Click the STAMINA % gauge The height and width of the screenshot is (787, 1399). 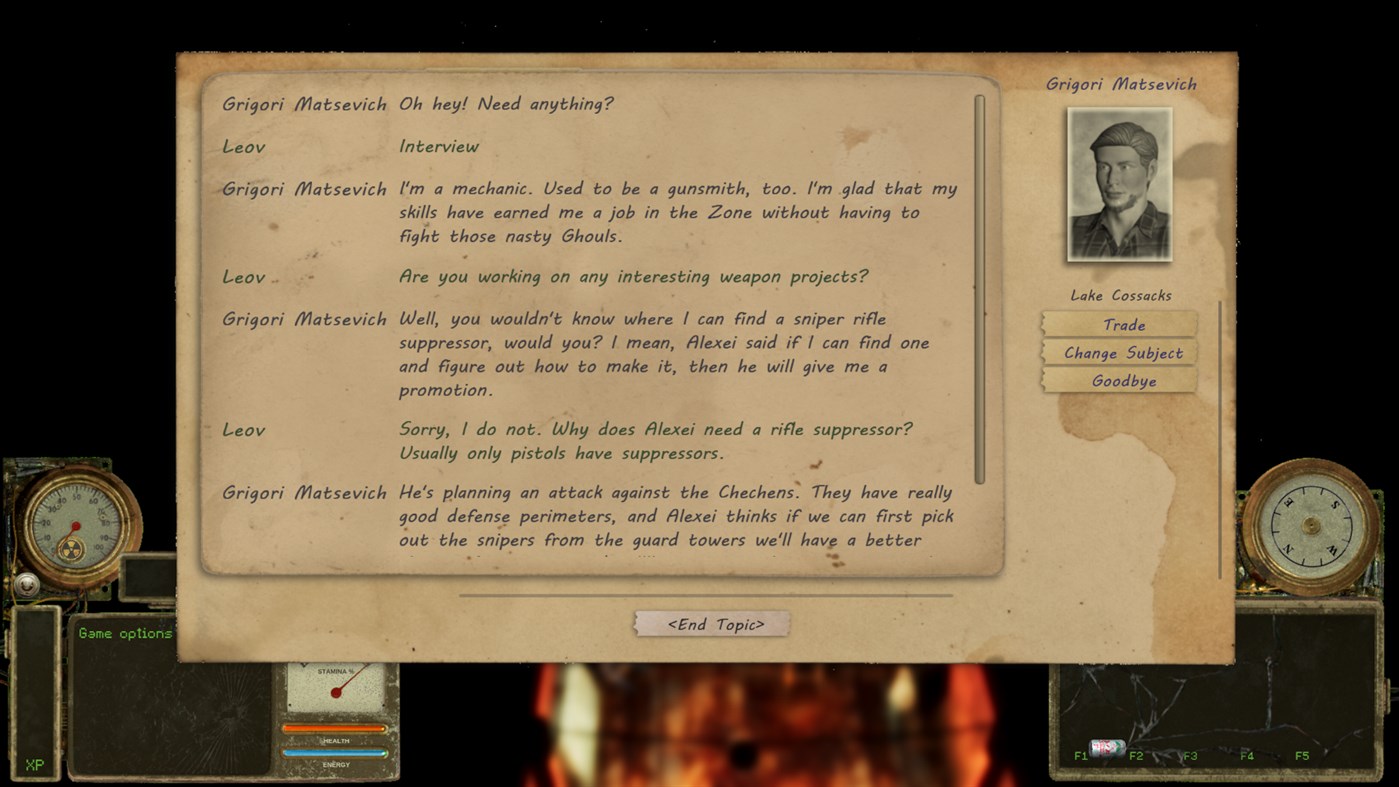338,684
